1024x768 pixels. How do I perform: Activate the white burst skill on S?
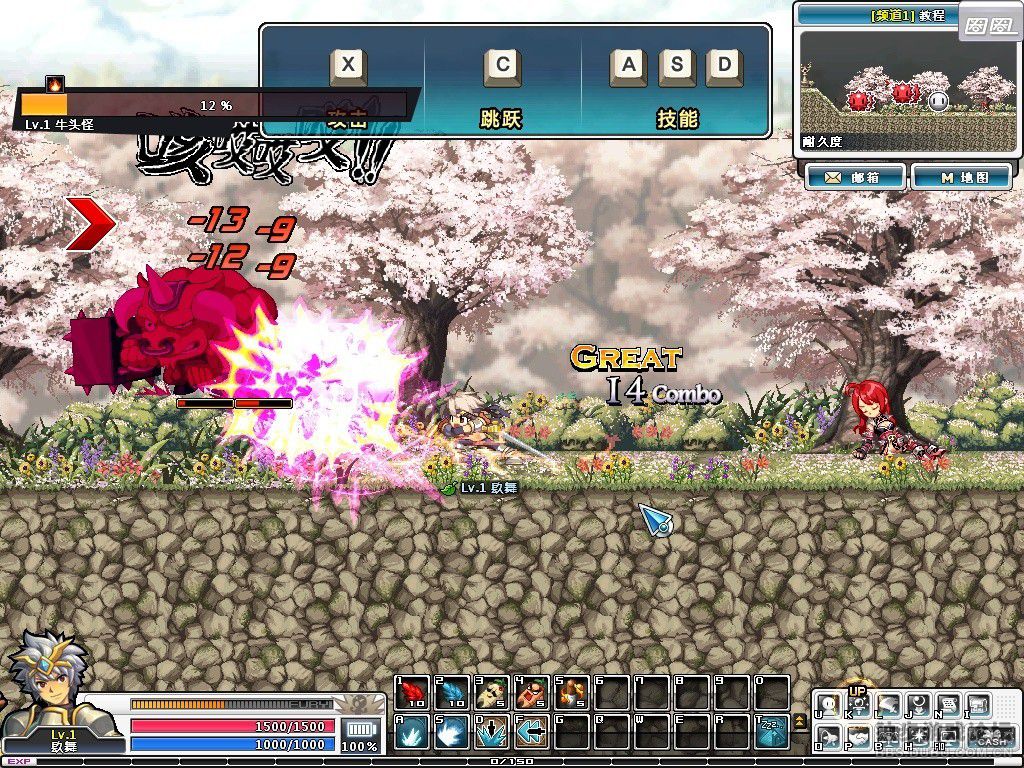click(x=452, y=732)
